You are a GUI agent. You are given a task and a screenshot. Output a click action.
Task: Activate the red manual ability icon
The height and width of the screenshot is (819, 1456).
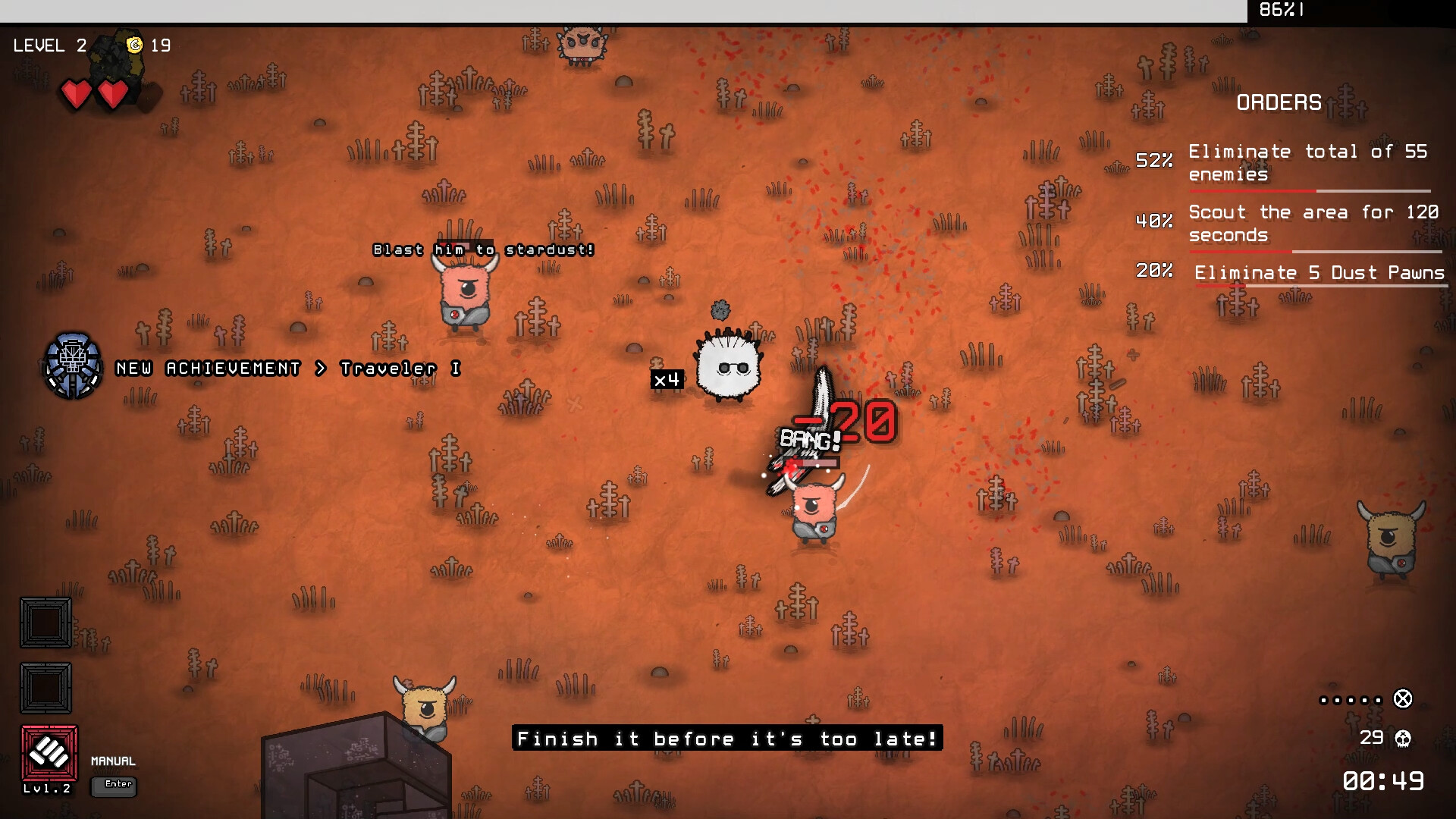tap(49, 753)
